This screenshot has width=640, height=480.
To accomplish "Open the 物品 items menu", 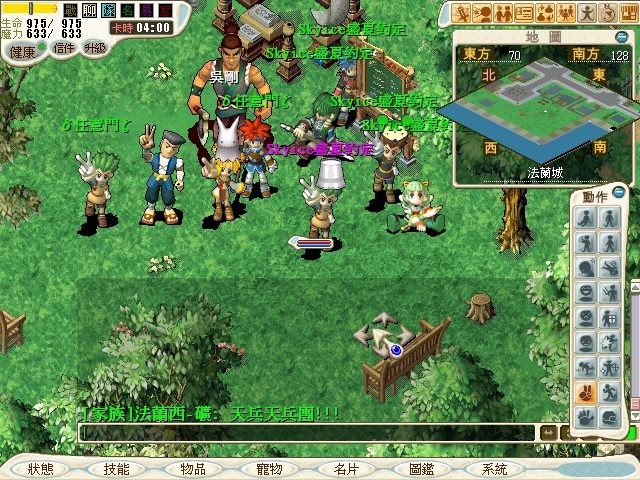I will [193, 469].
